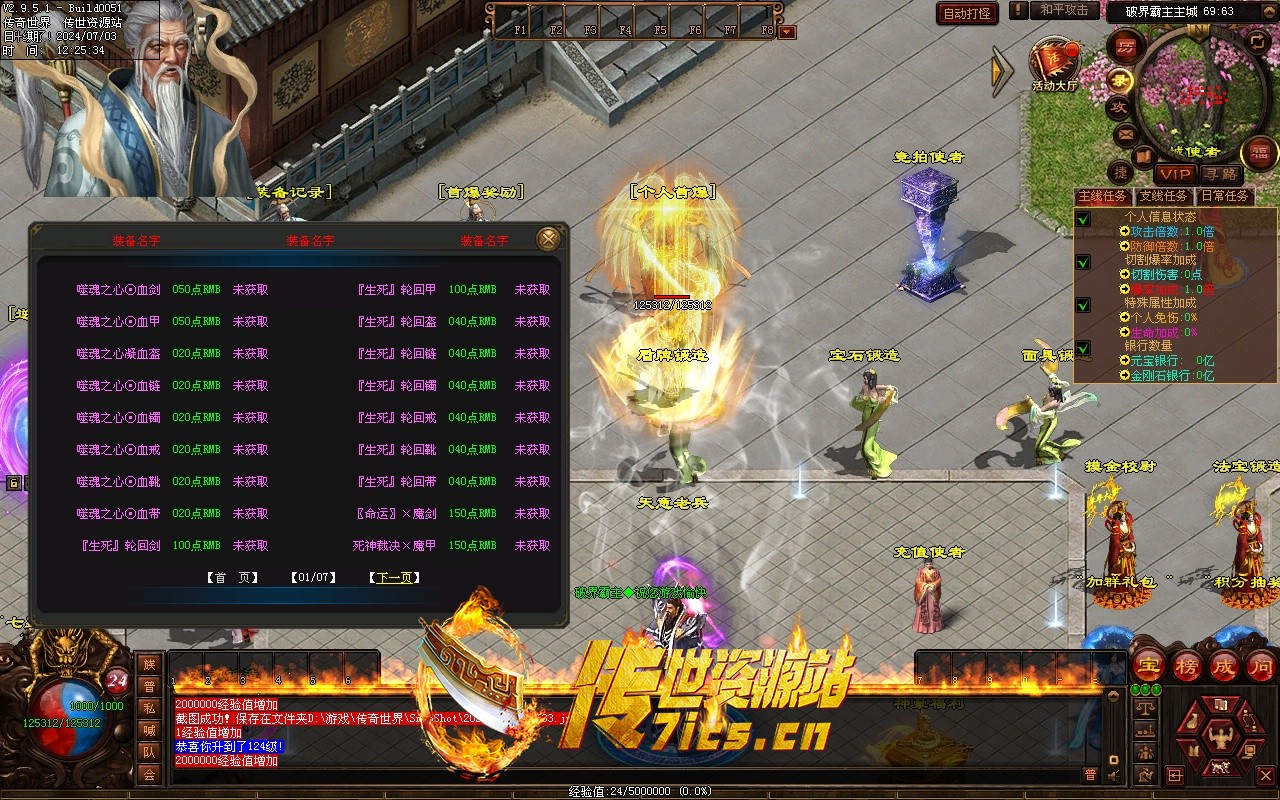Toggle the 自动打怪 auto-fight button
This screenshot has height=800, width=1280.
(967, 13)
